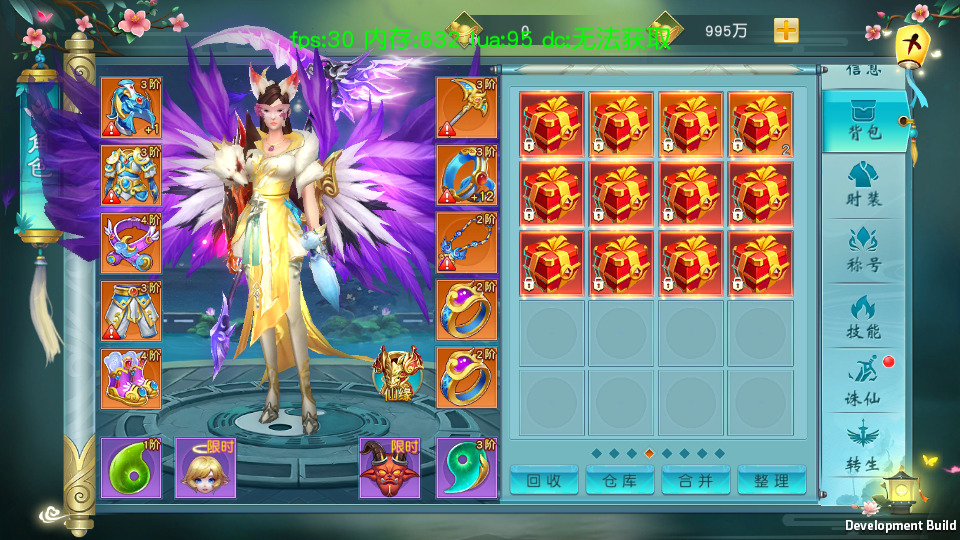Select the blue bracelet equipment slot
960x540 pixels.
point(466,176)
